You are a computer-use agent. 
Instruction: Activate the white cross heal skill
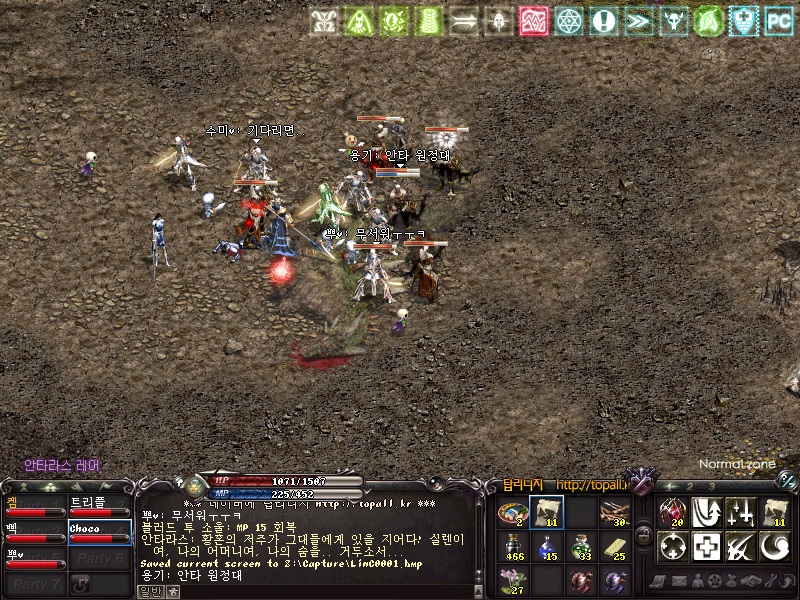click(x=707, y=547)
